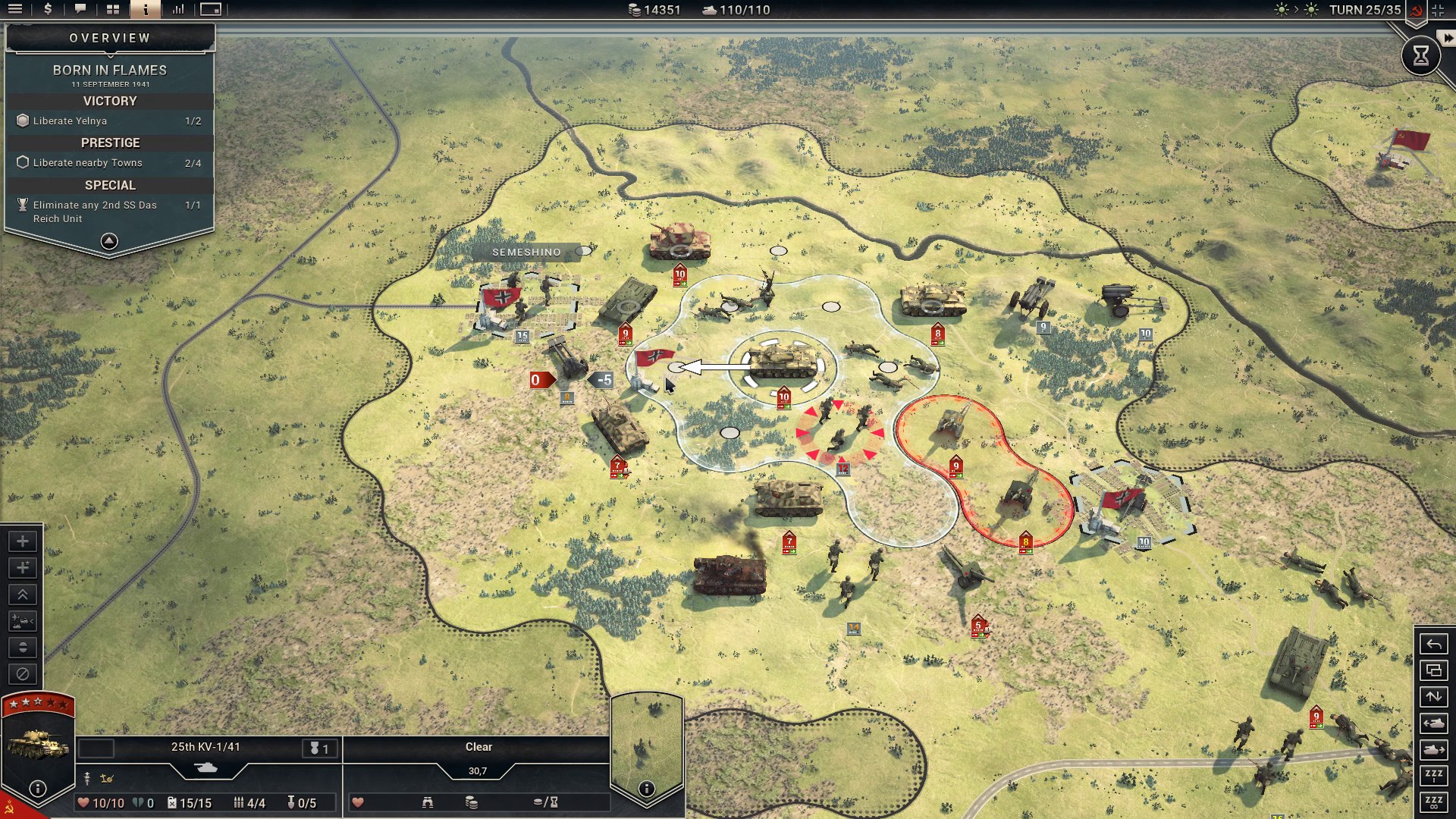Image resolution: width=1456 pixels, height=819 pixels.
Task: Open the speech bubble message log
Action: click(80, 10)
